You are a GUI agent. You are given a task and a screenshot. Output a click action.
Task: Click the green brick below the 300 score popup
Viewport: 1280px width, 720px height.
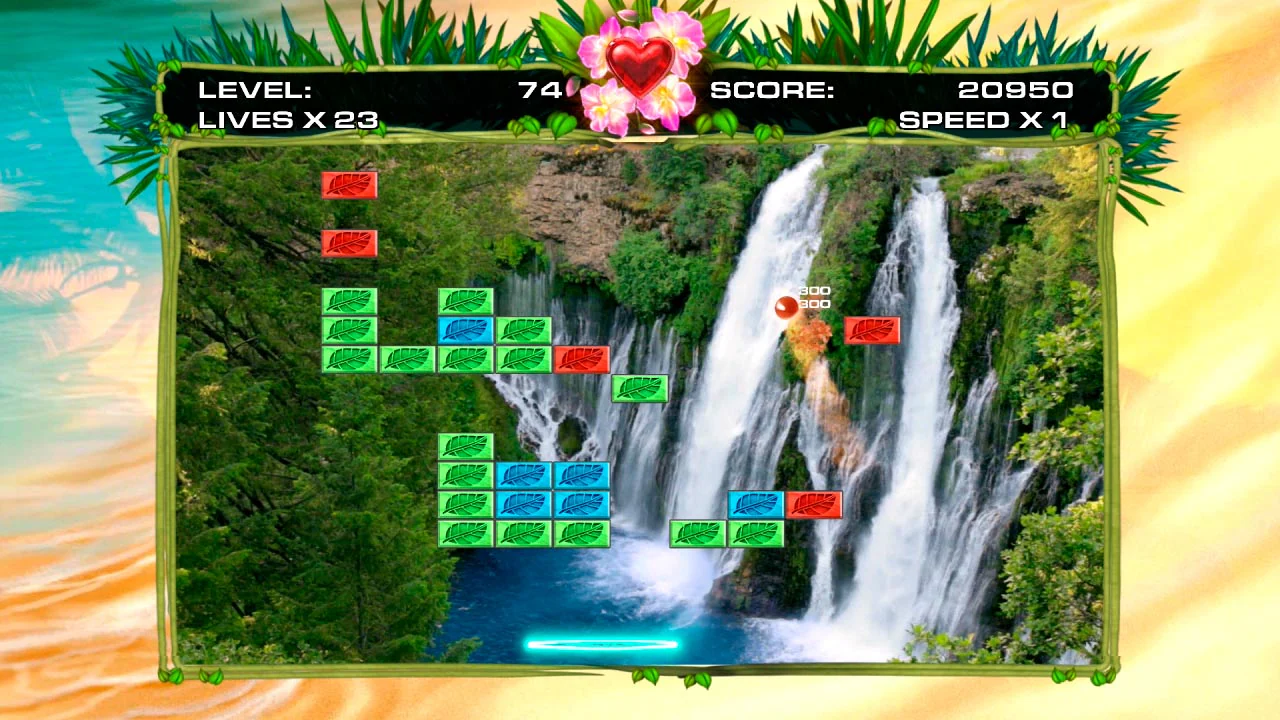pyautogui.click(x=641, y=389)
